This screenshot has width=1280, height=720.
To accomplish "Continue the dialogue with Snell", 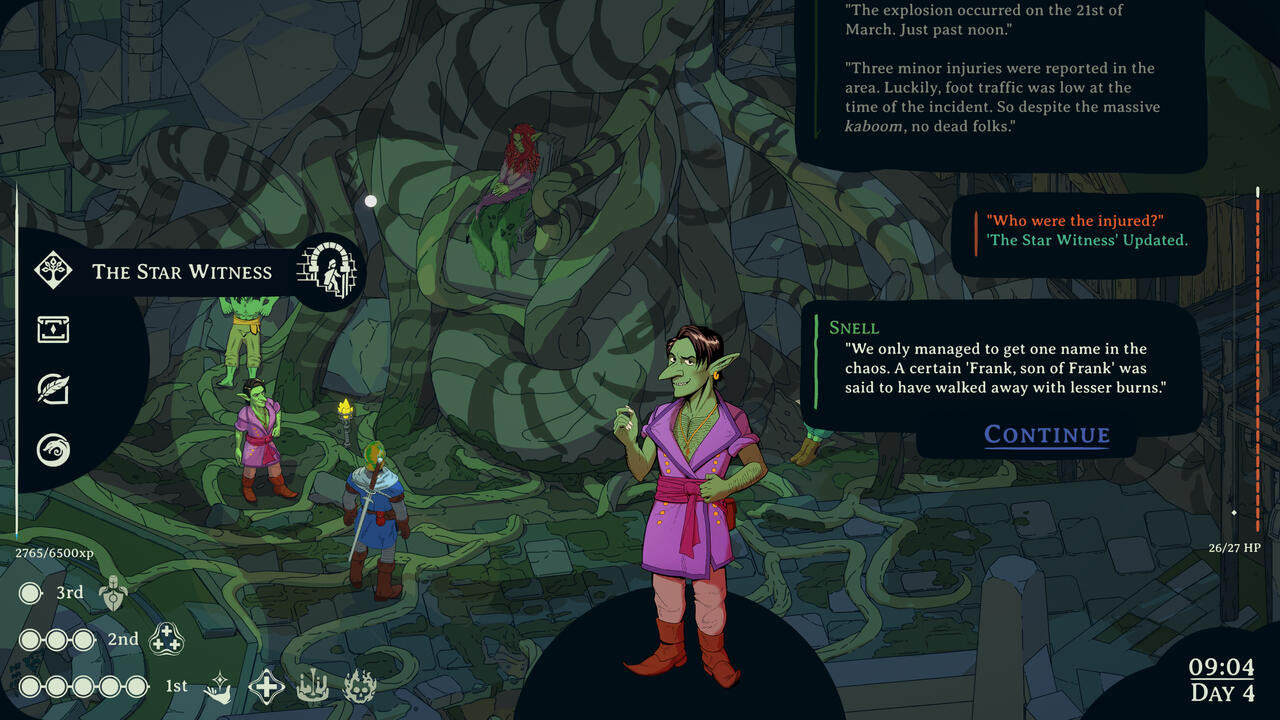I will pos(1047,435).
